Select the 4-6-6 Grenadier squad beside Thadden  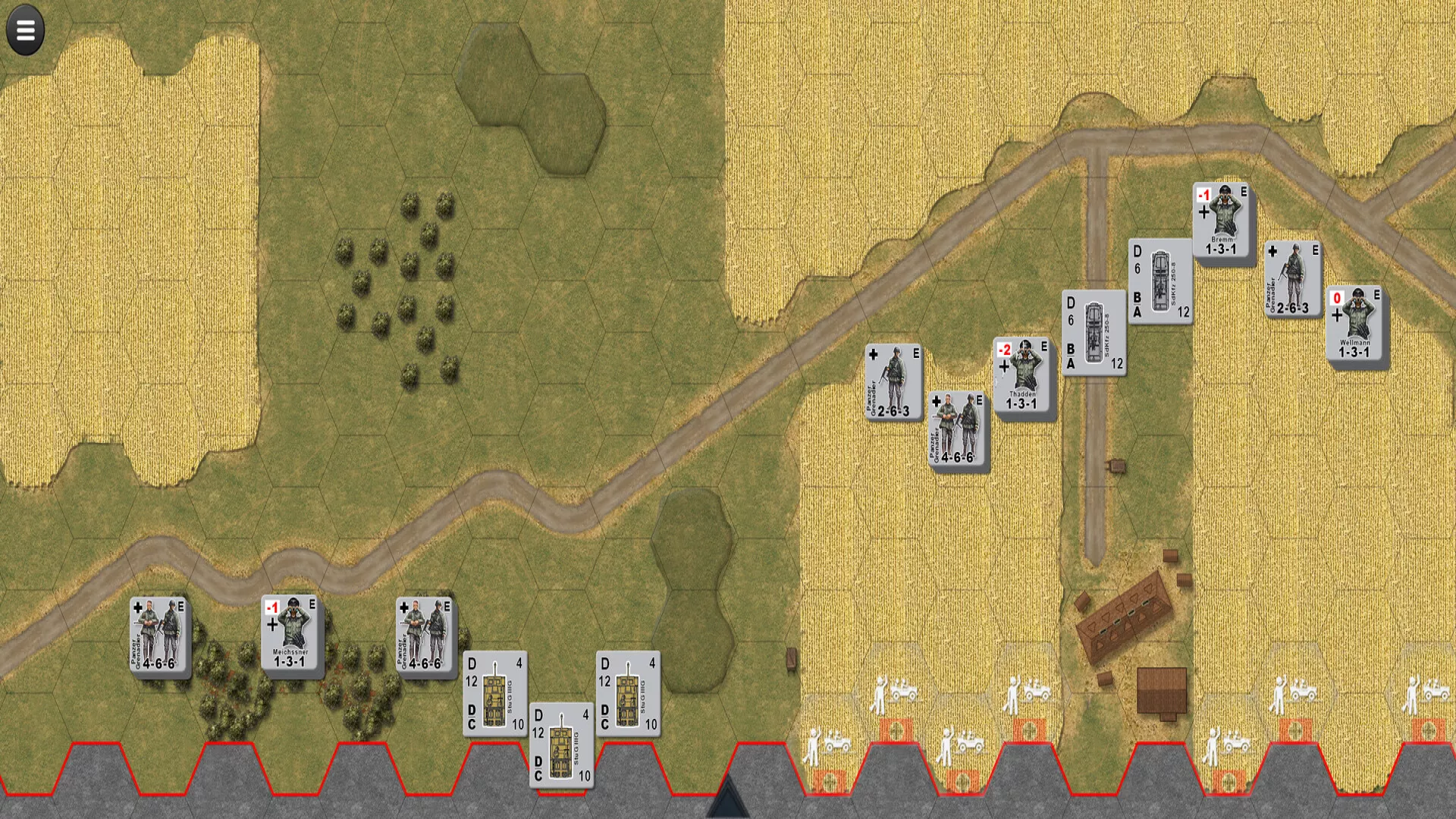(957, 429)
